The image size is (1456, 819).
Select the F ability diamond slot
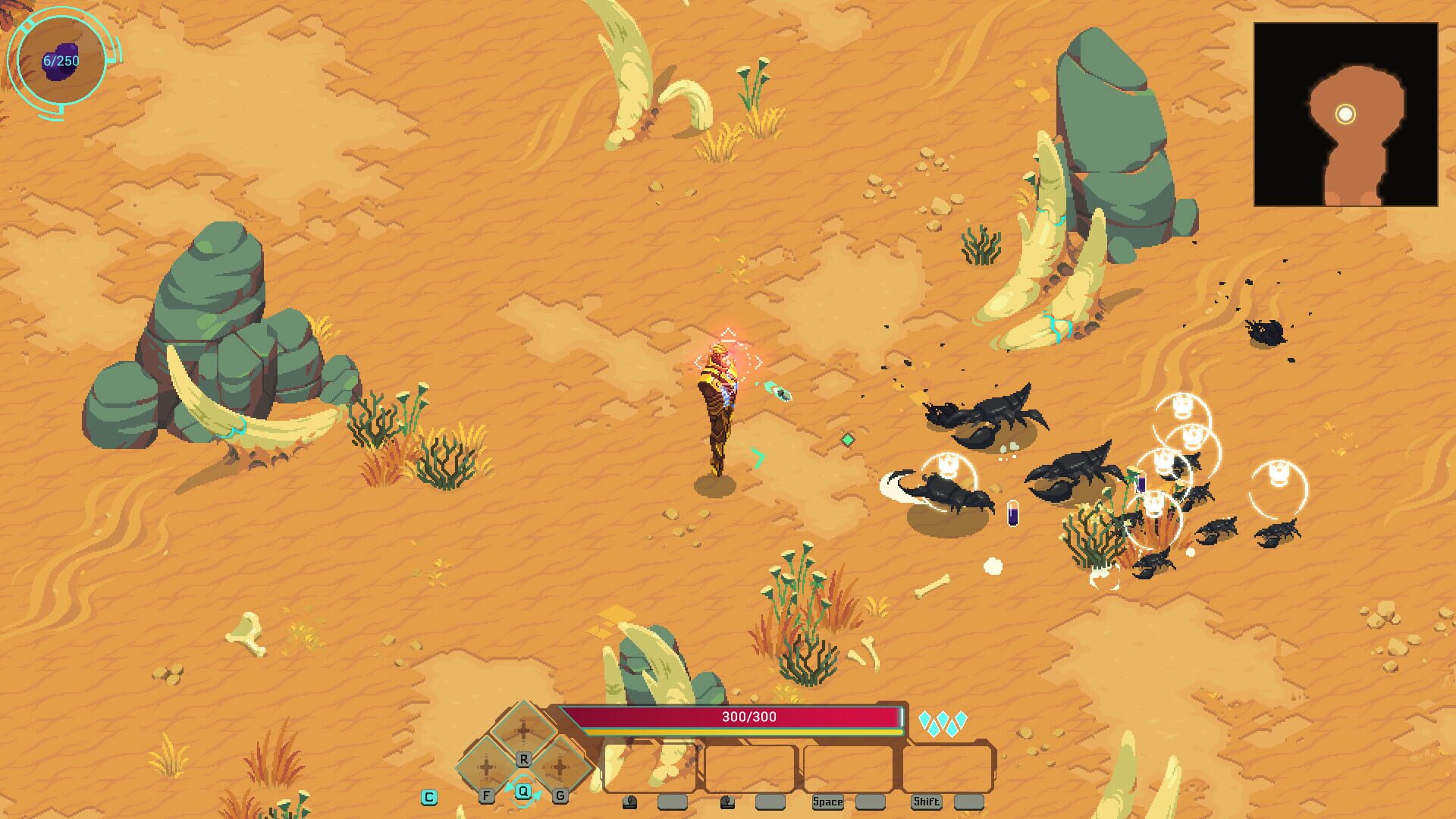pyautogui.click(x=485, y=769)
